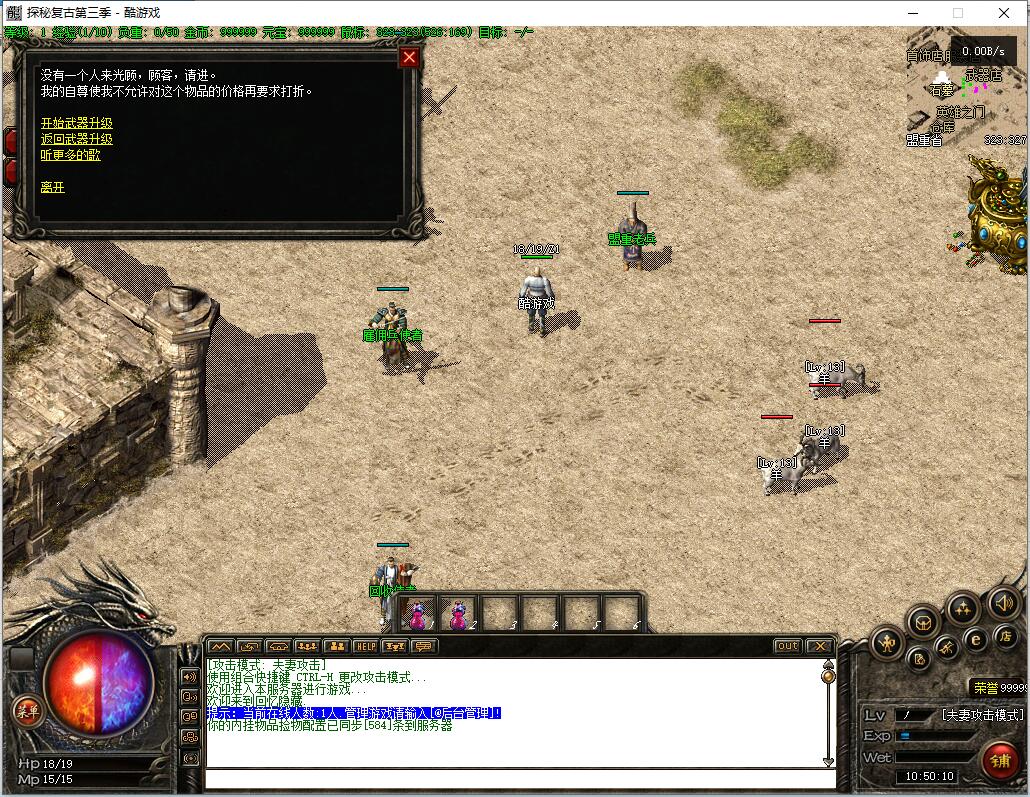Minimize the game window

tap(912, 13)
